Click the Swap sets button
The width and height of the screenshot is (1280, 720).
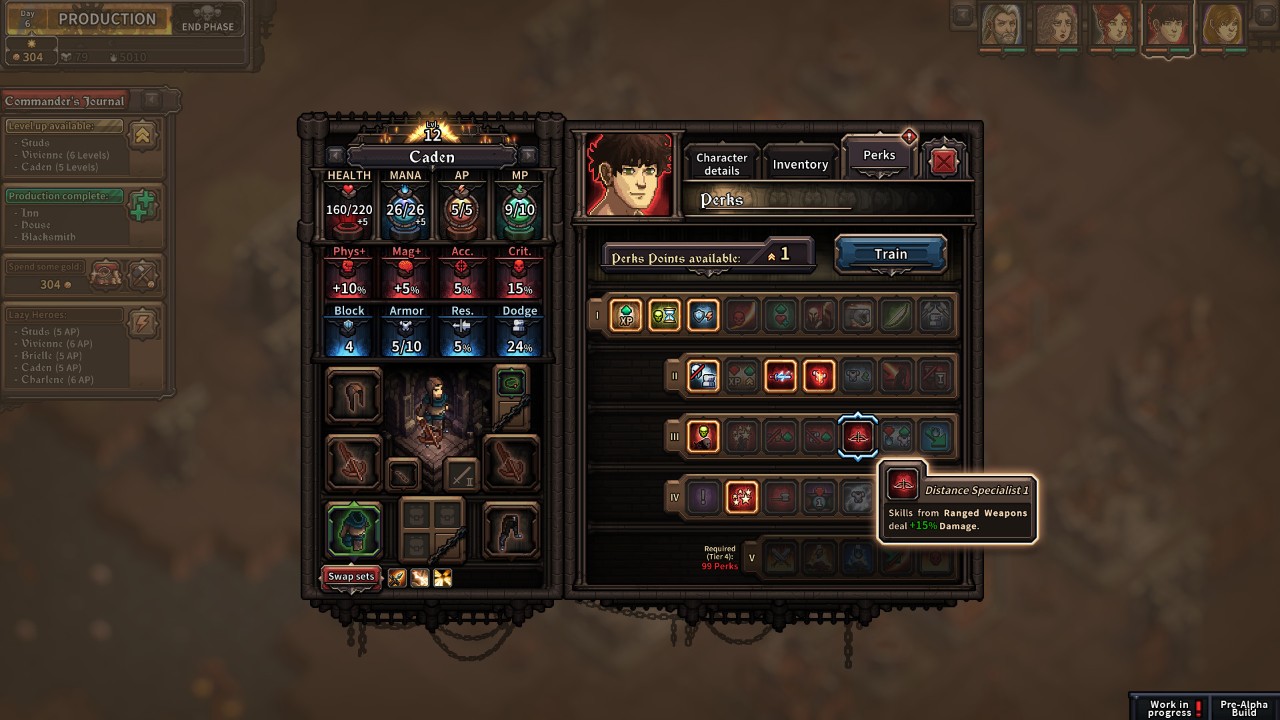click(351, 577)
